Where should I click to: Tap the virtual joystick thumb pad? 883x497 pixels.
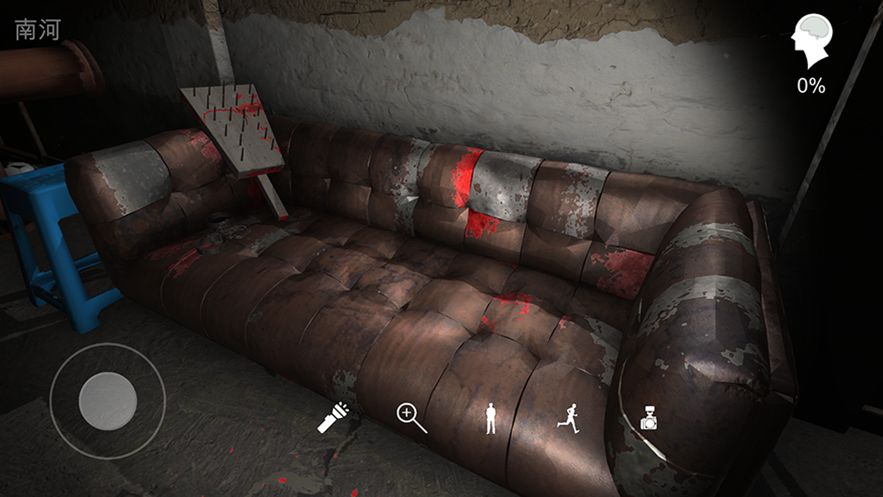point(108,401)
